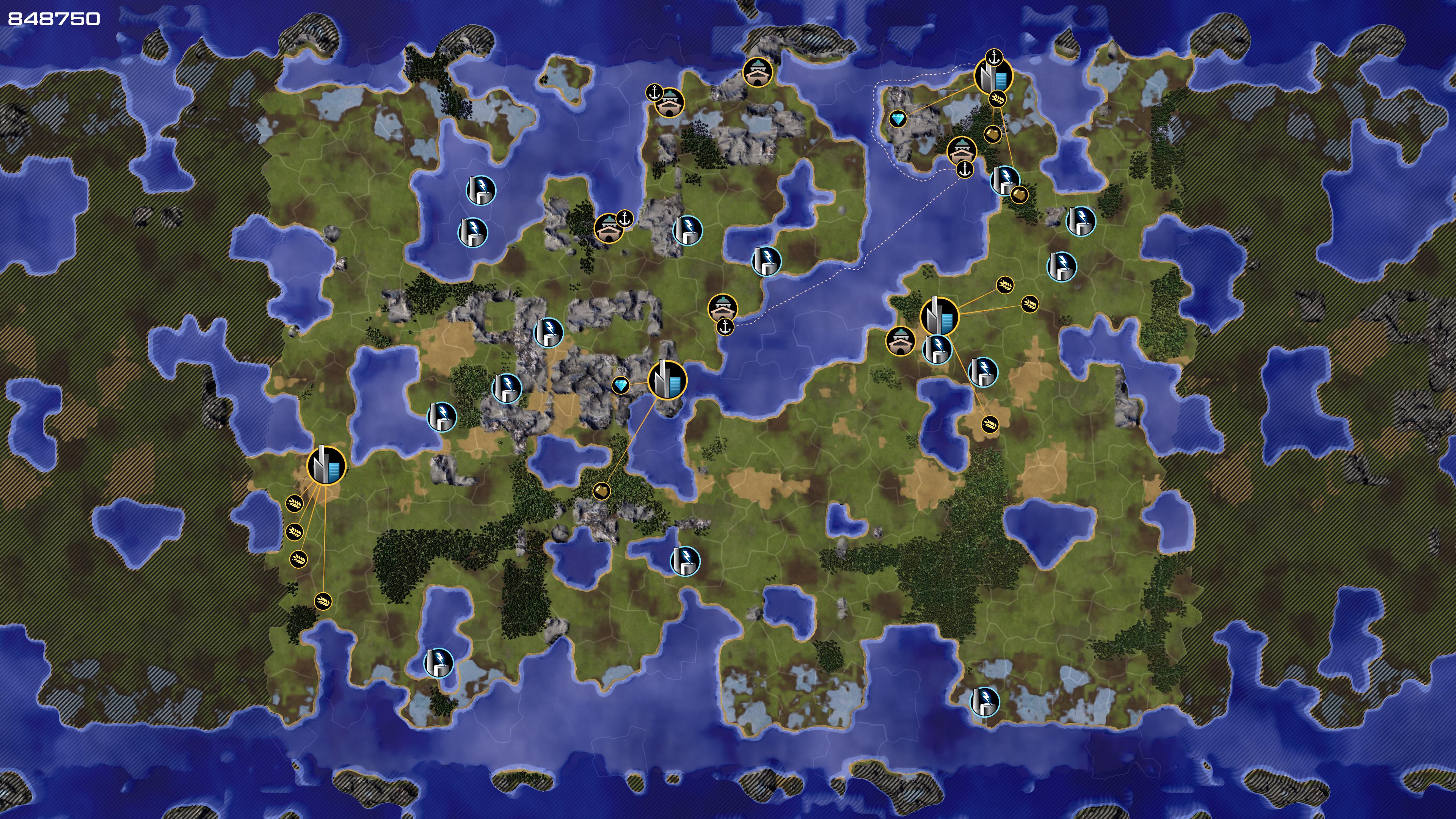Select the power plant wedged between fortress and city
The width and height of the screenshot is (1456, 819).
coord(937,348)
